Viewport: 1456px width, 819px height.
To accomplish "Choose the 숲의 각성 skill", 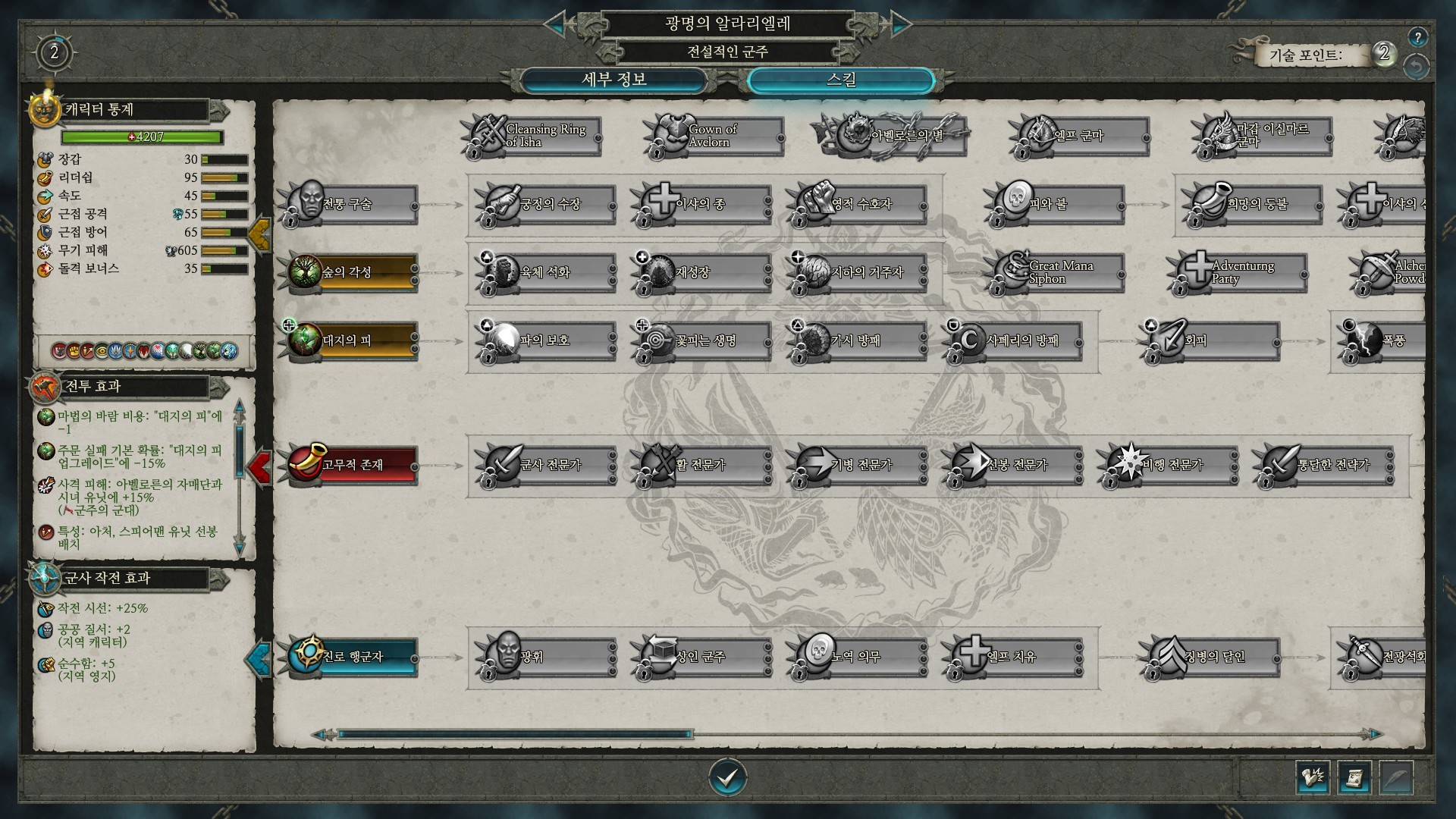I will [353, 272].
